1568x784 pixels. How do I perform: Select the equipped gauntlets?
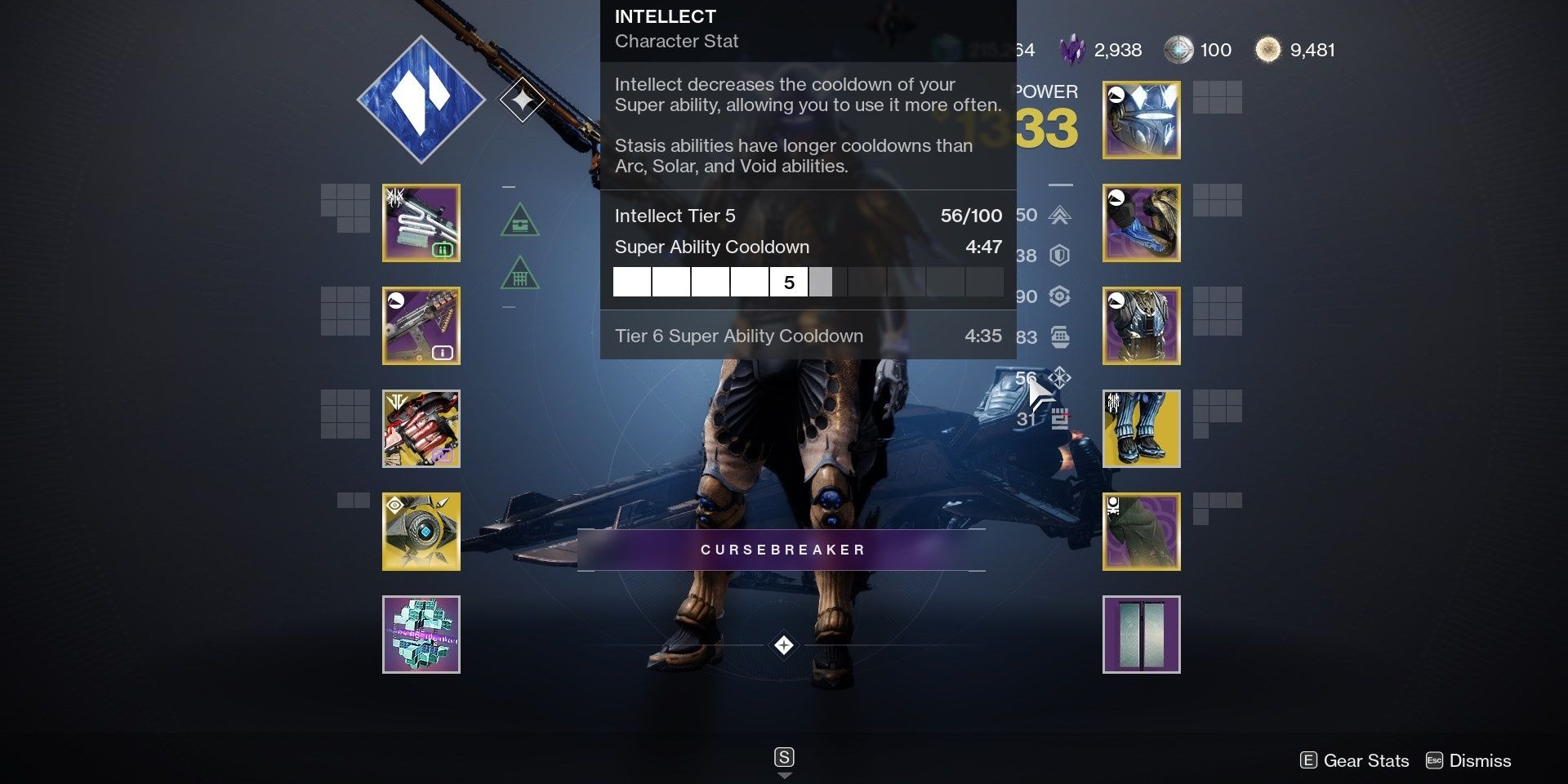[1141, 222]
